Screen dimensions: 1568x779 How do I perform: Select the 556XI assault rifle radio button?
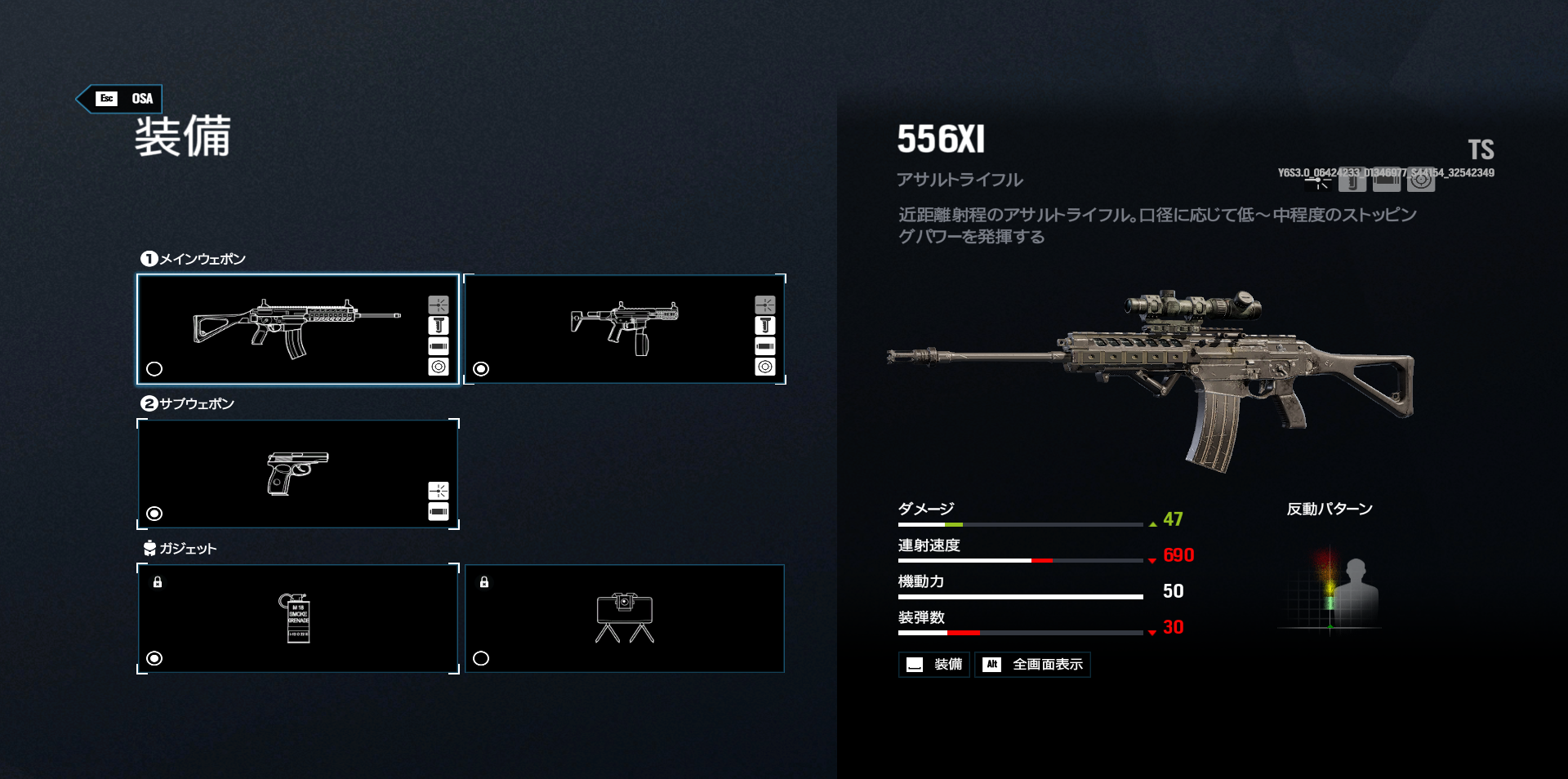tap(155, 369)
